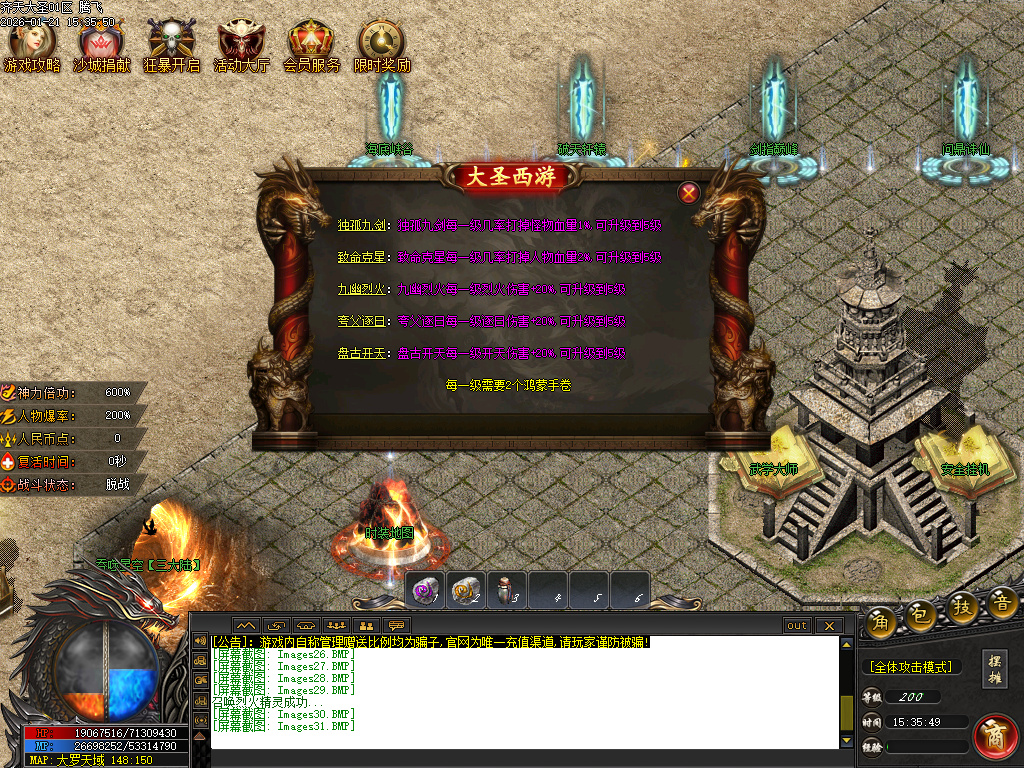Open the 沙城捐献 donation menu
The height and width of the screenshot is (768, 1024).
101,46
